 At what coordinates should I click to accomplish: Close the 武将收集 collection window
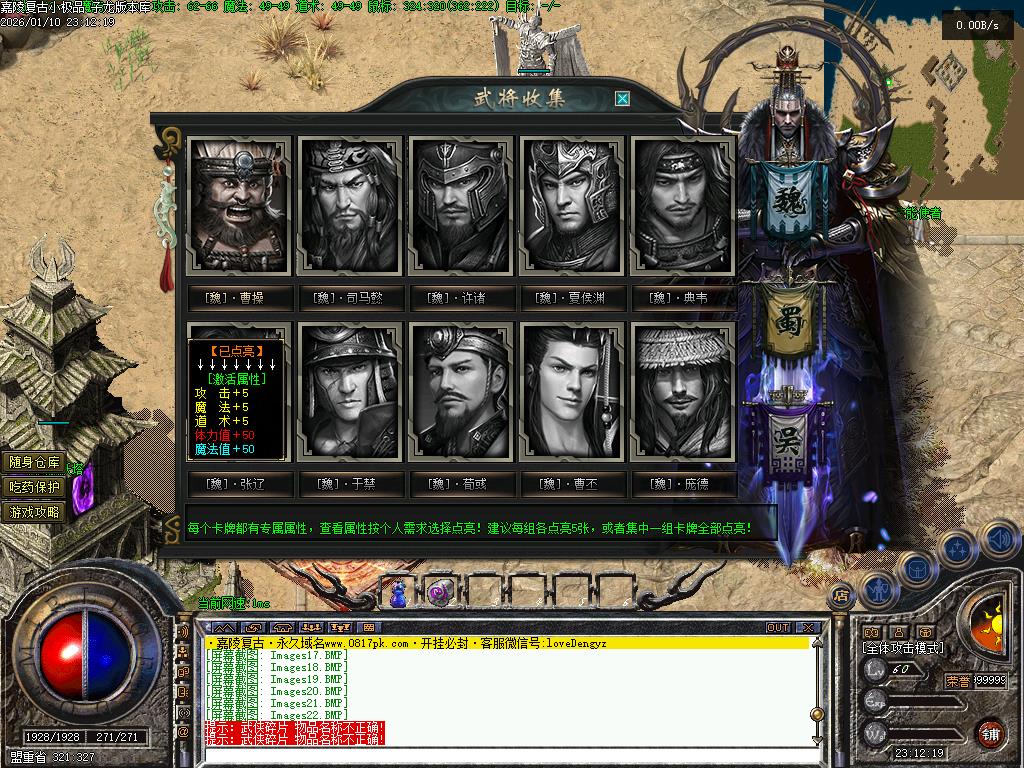click(622, 98)
